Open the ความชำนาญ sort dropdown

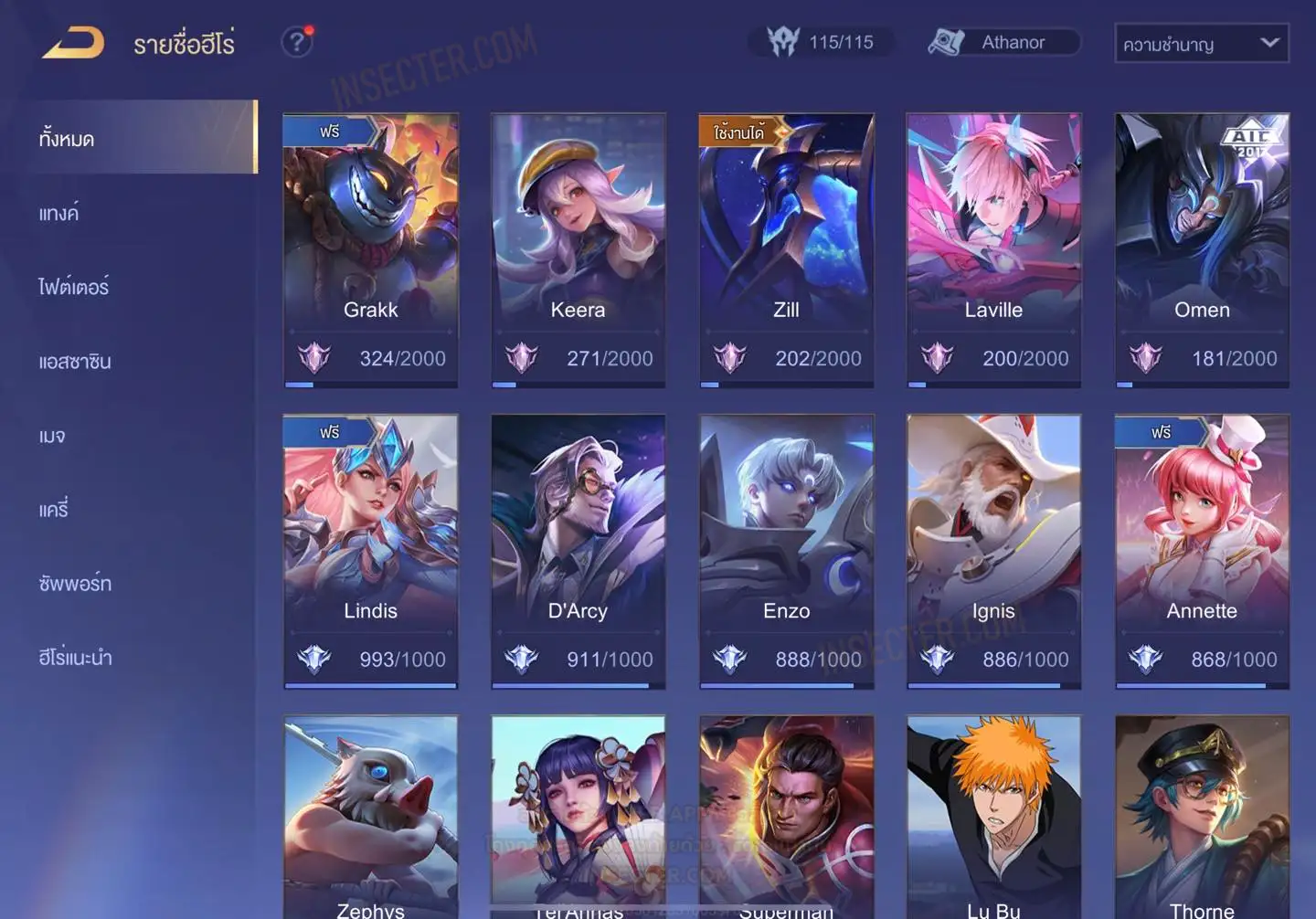1201,43
